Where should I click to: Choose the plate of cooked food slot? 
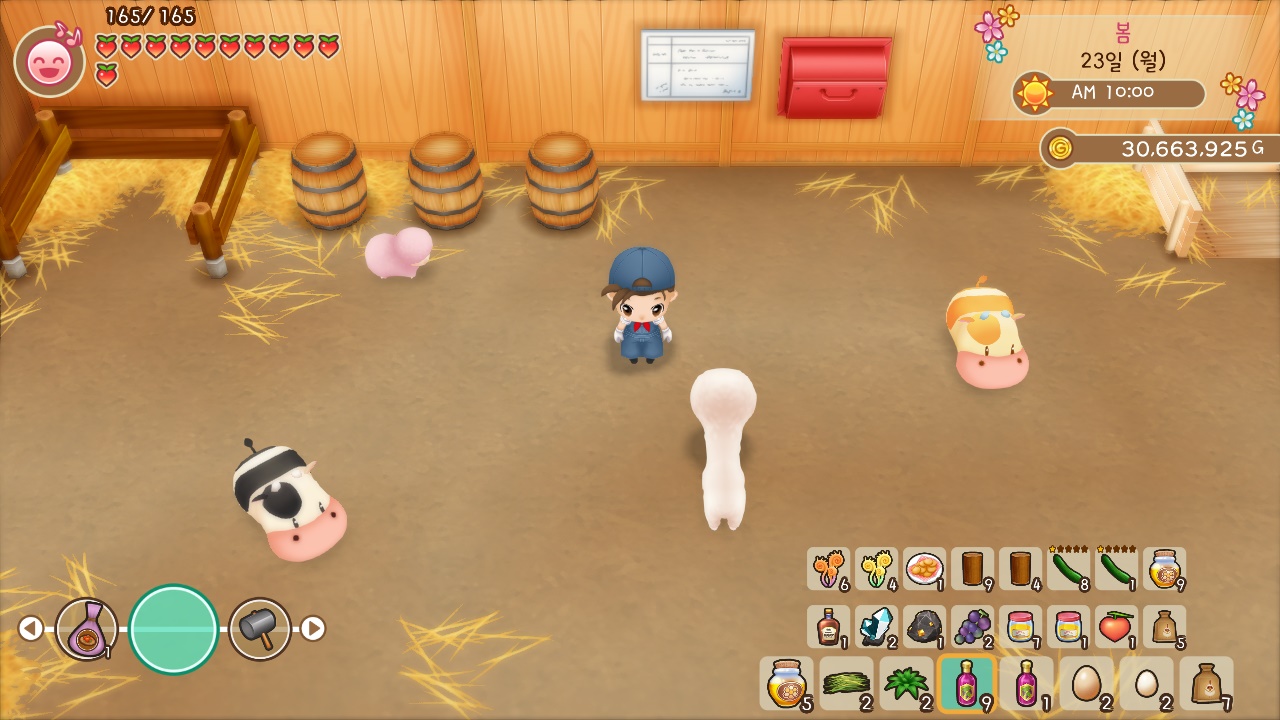[924, 569]
